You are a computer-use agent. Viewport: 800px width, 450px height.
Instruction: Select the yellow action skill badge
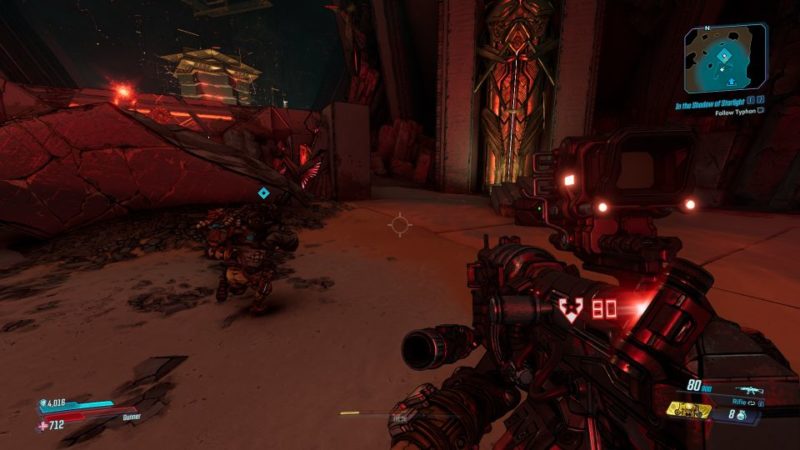point(689,410)
